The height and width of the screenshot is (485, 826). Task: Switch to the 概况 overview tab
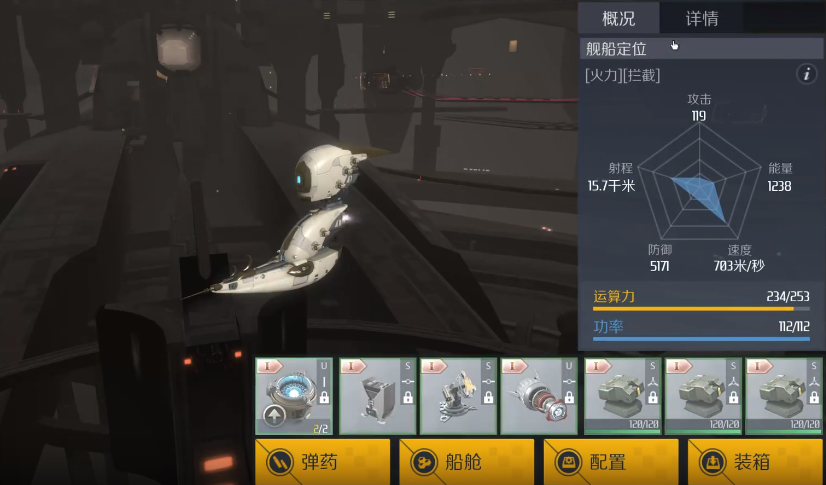(619, 18)
